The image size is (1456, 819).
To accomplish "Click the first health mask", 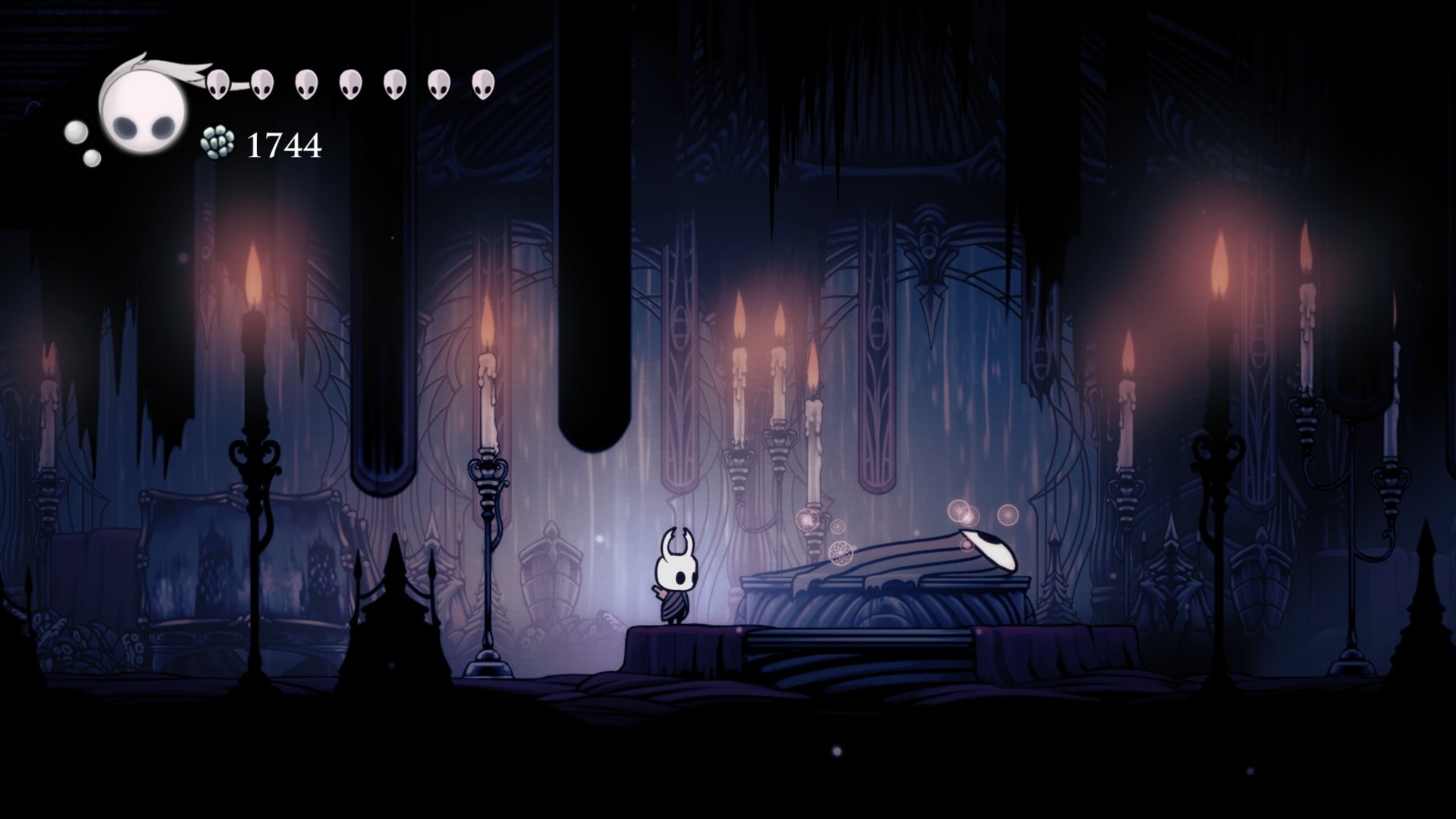I will [x=220, y=83].
